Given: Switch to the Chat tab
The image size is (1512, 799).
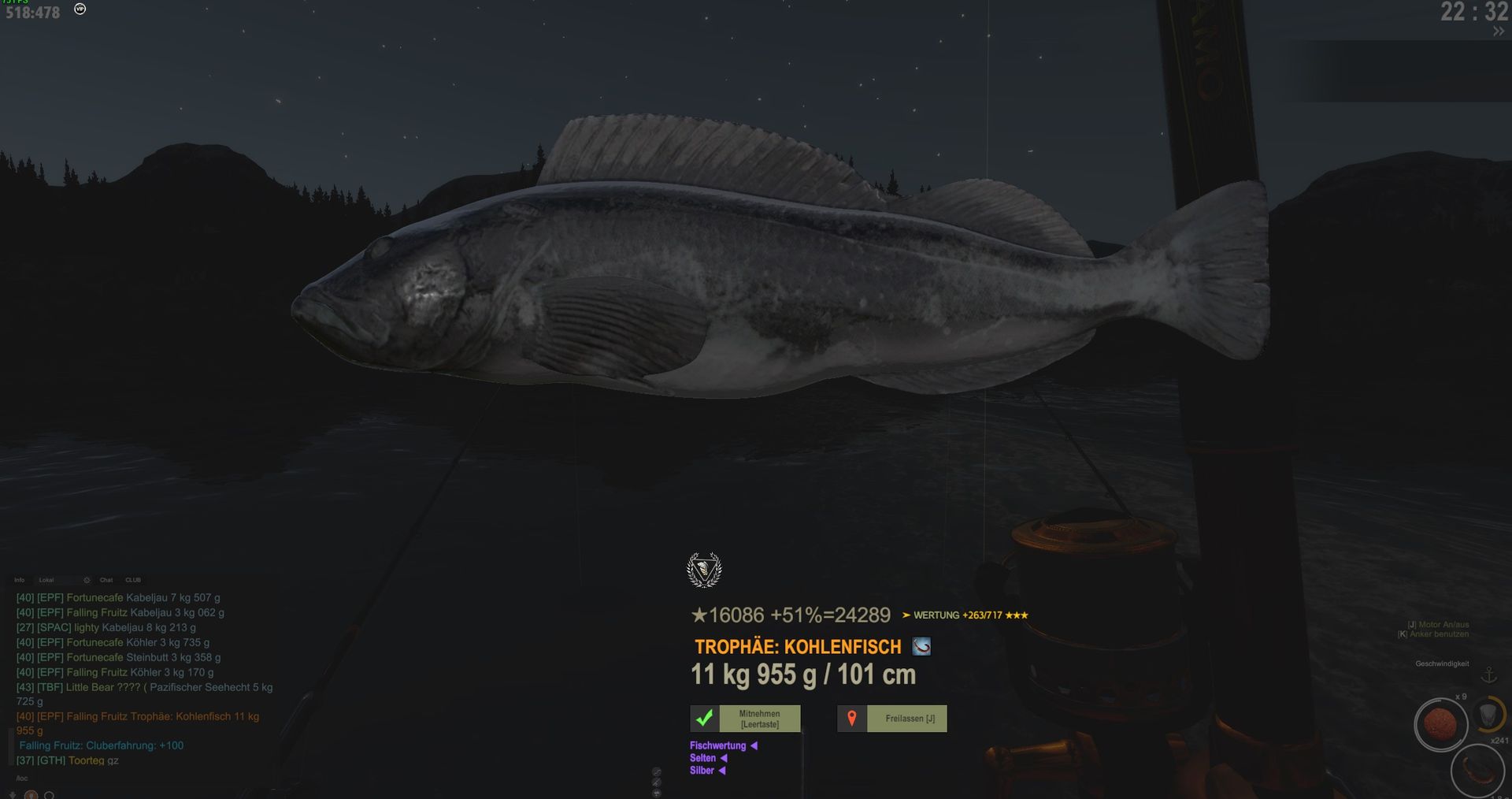Looking at the screenshot, I should coord(106,580).
